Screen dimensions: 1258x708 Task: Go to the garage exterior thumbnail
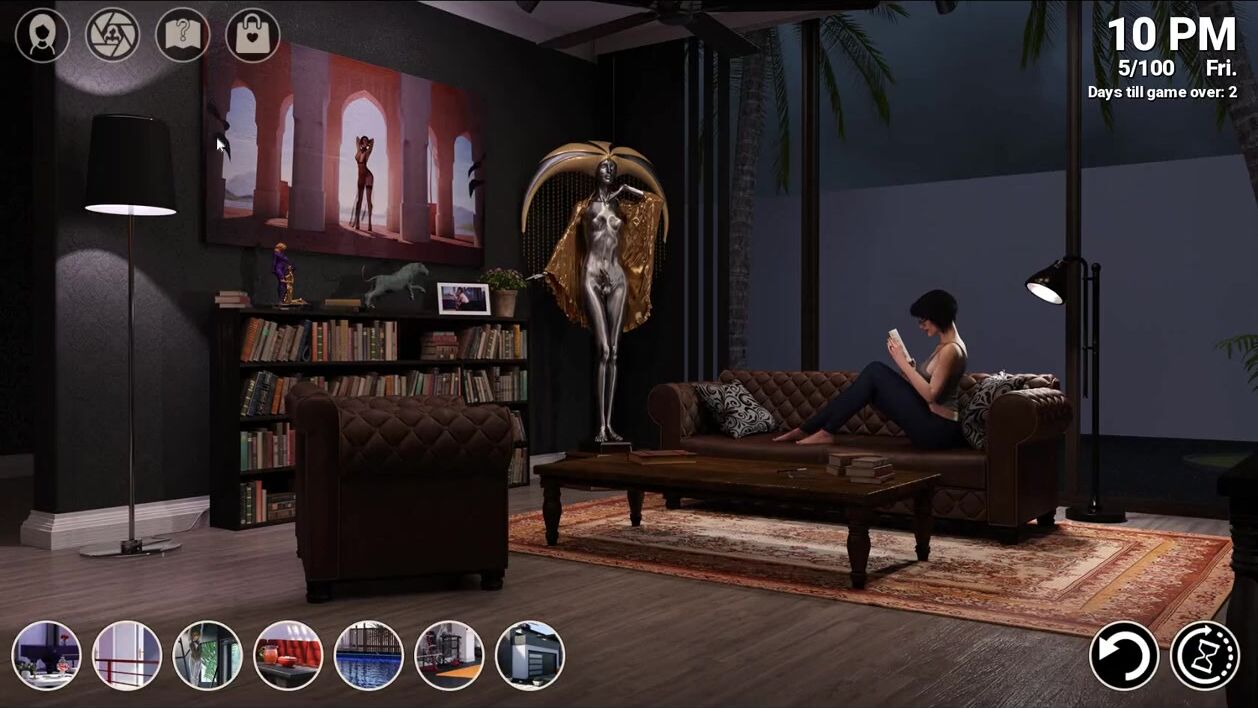point(530,656)
